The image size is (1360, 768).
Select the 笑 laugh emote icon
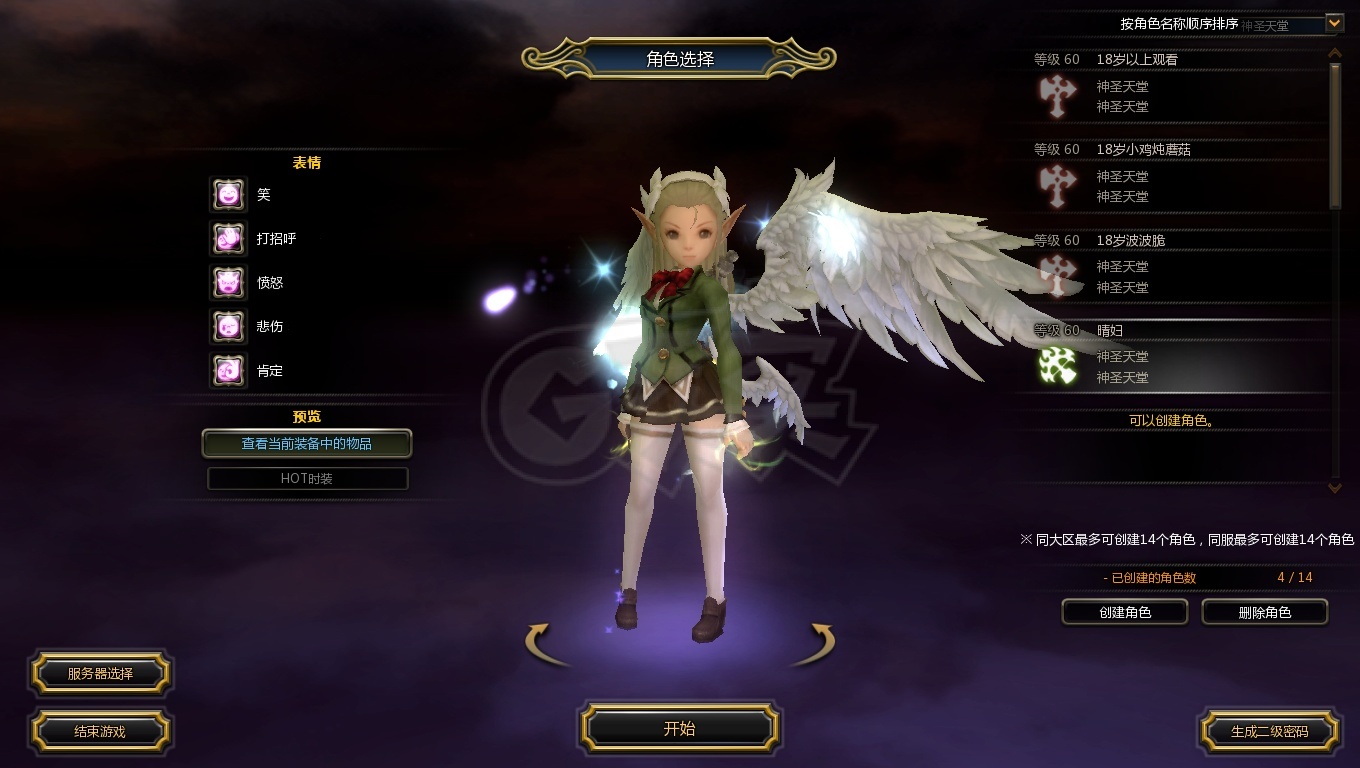tap(228, 194)
